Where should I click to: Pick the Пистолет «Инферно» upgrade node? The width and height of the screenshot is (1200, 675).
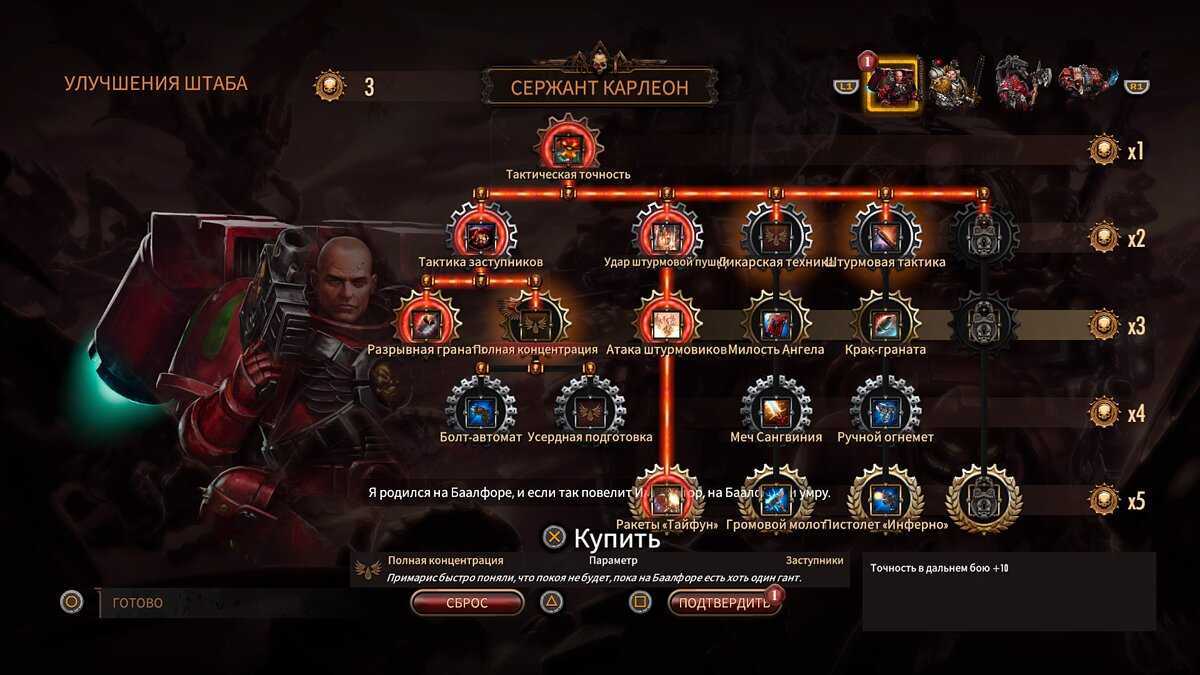[885, 496]
